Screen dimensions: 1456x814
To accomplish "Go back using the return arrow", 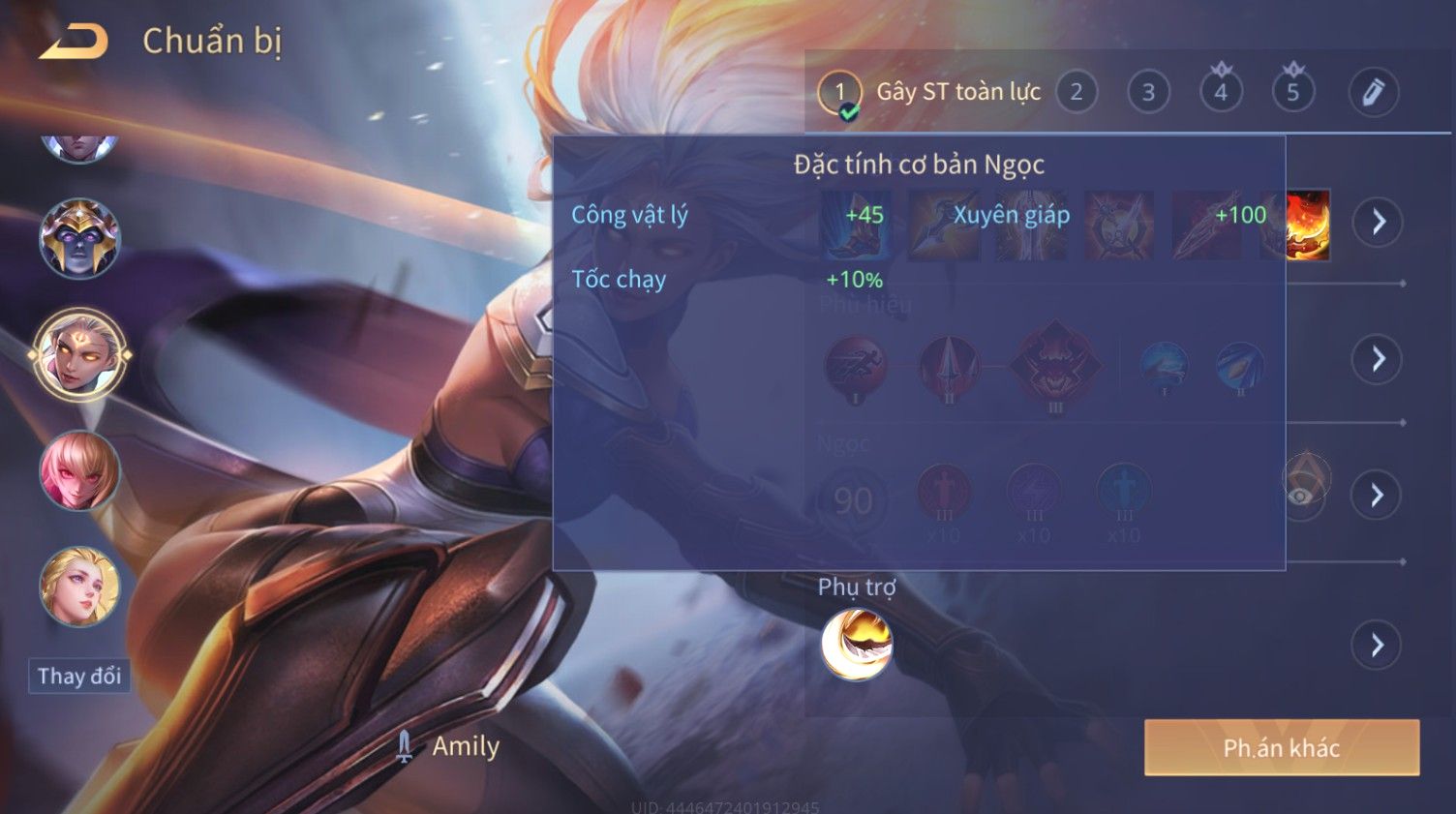I will pos(75,42).
